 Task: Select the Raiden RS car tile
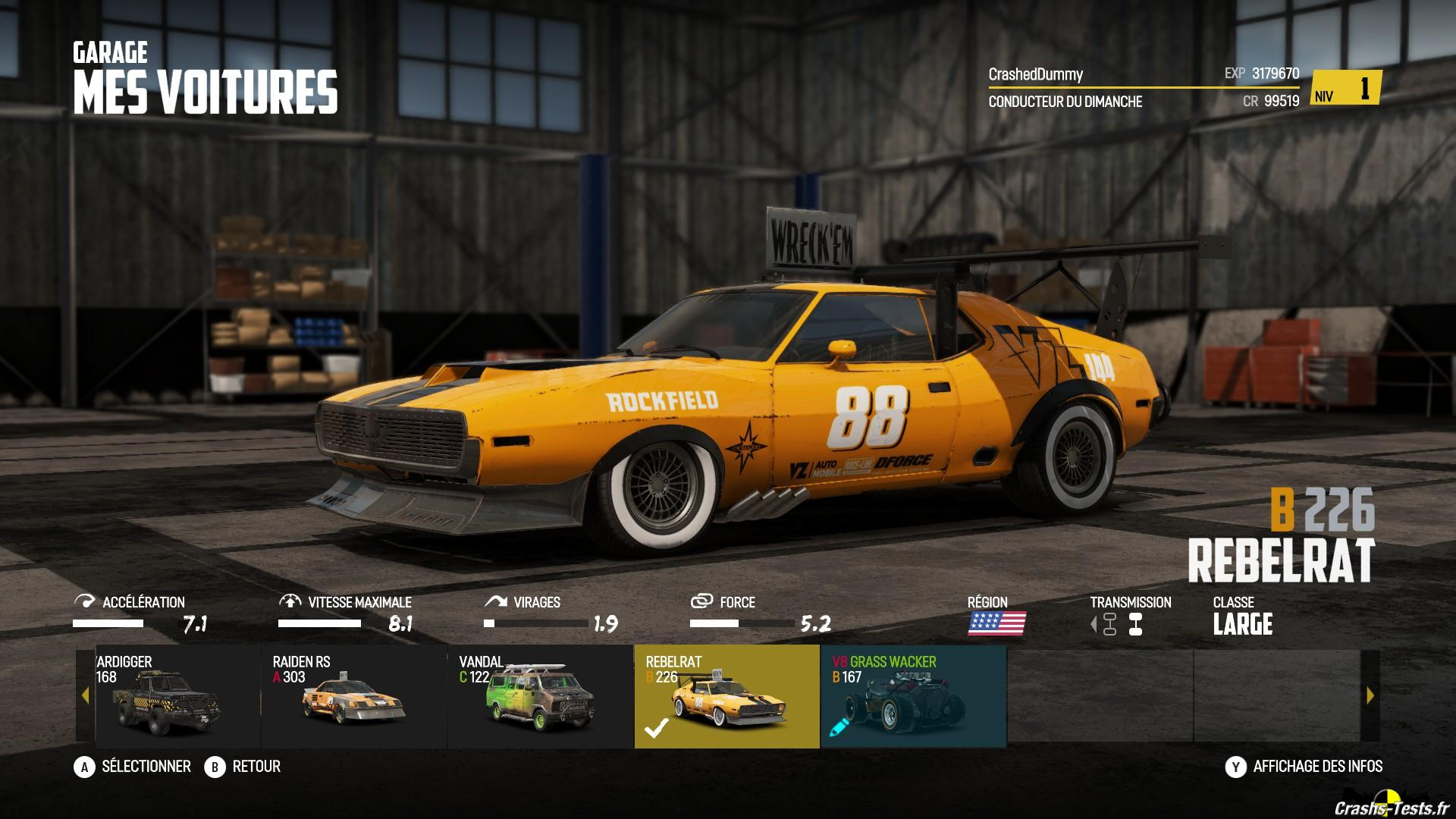(354, 696)
